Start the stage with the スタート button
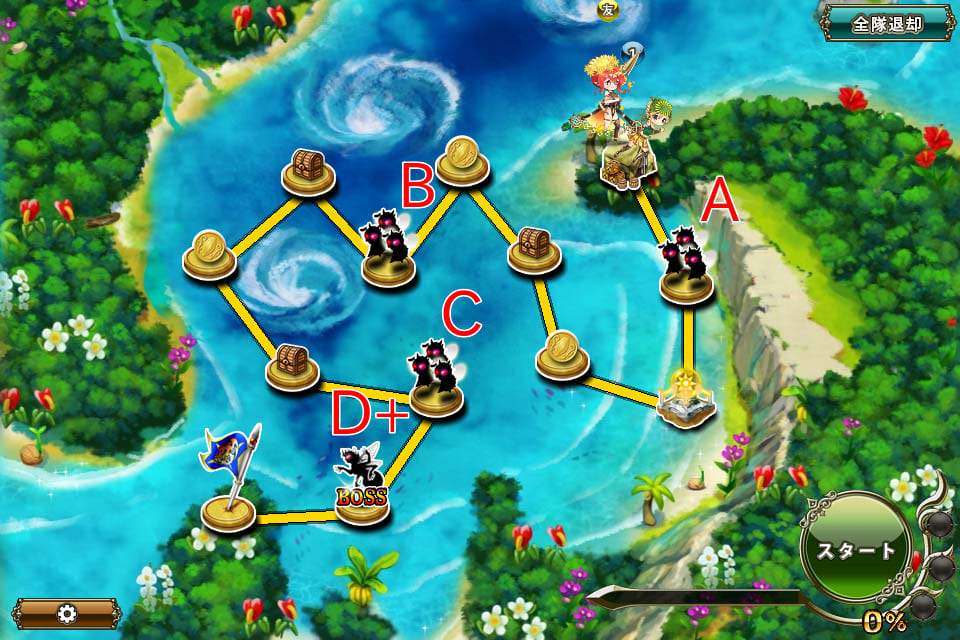Viewport: 960px width, 640px height. click(856, 549)
